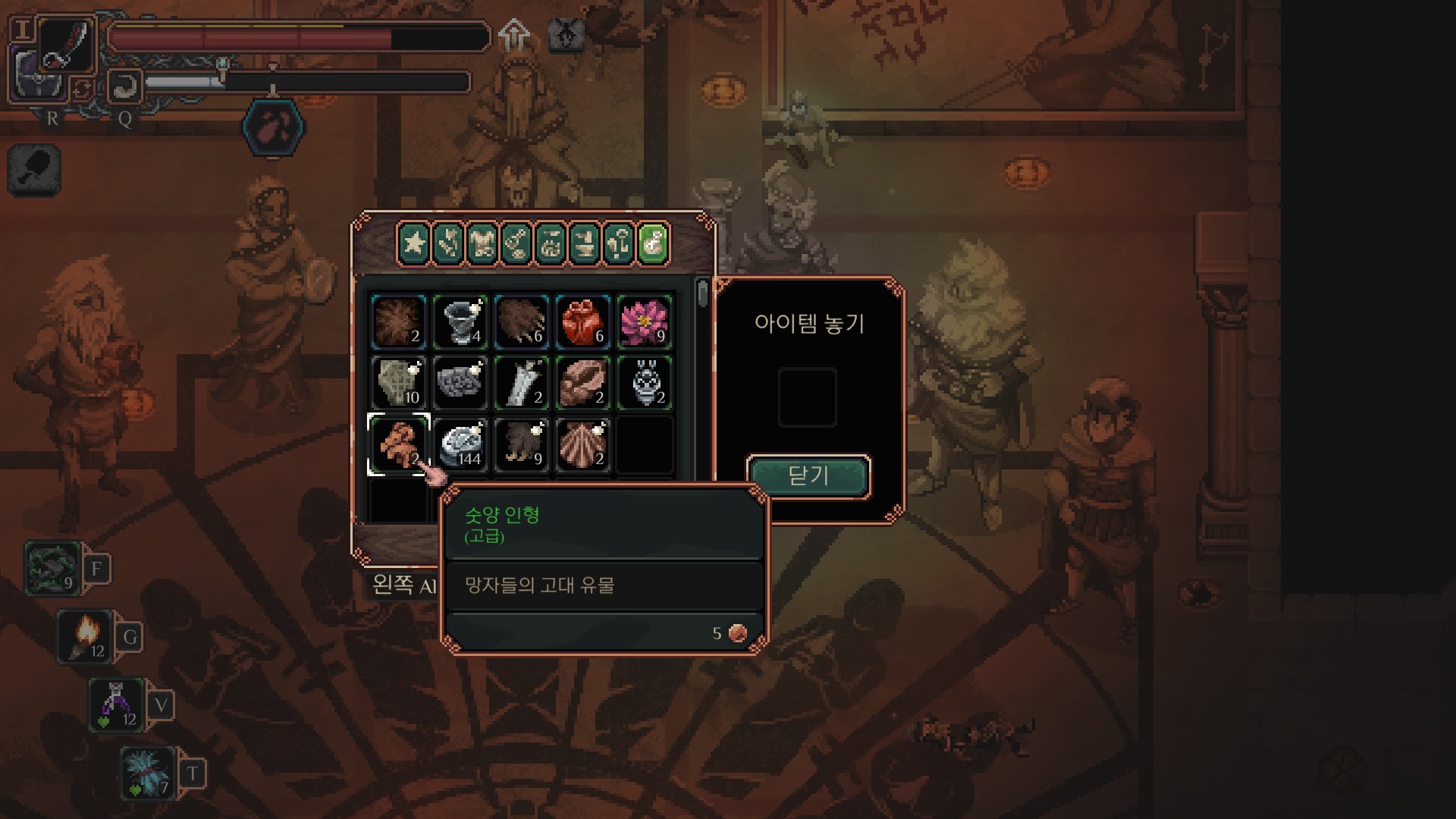1456x819 pixels.
Task: Select the silver bee figurine slot
Action: point(645,383)
